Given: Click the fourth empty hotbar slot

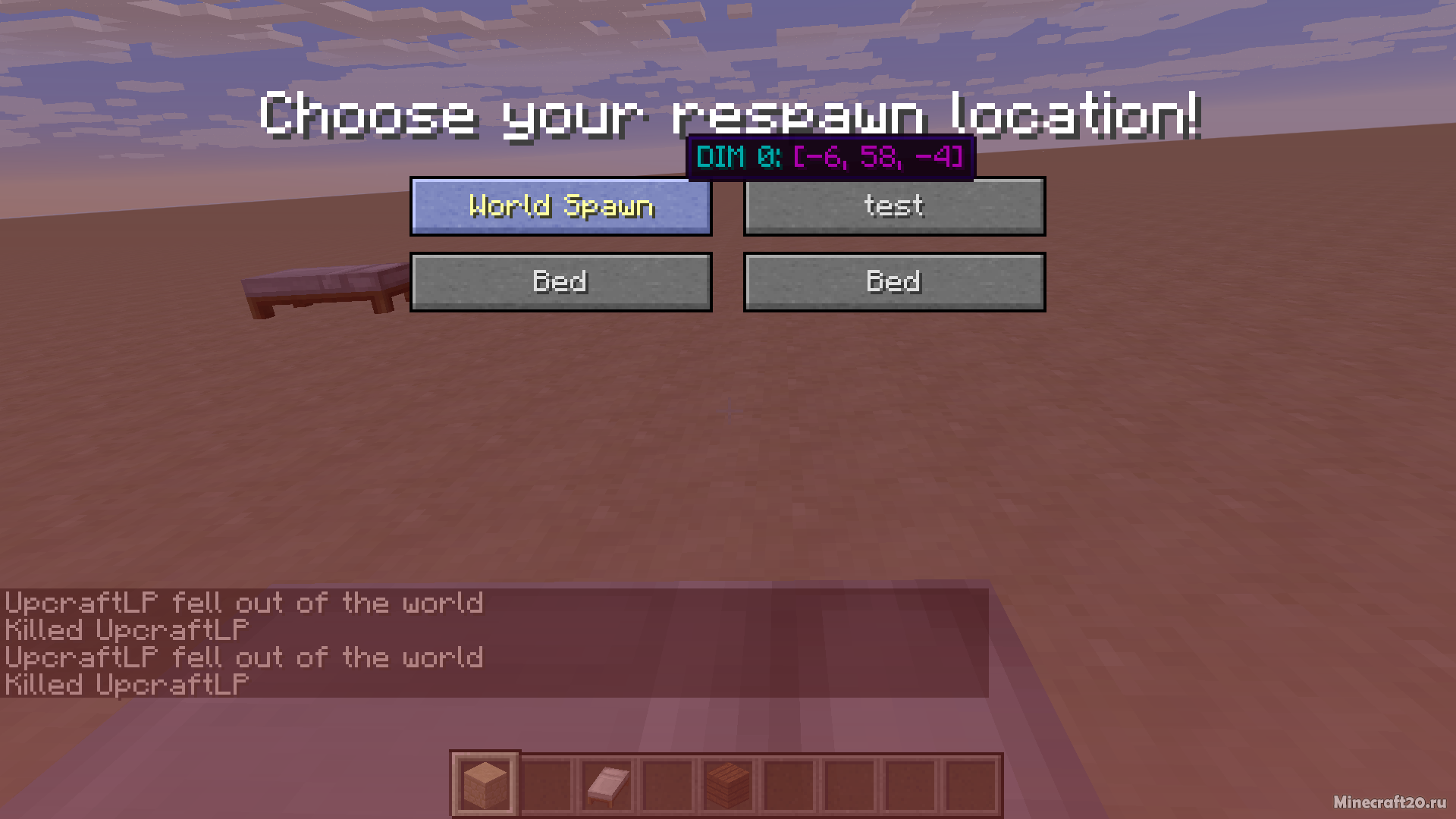Looking at the screenshot, I should click(x=849, y=781).
